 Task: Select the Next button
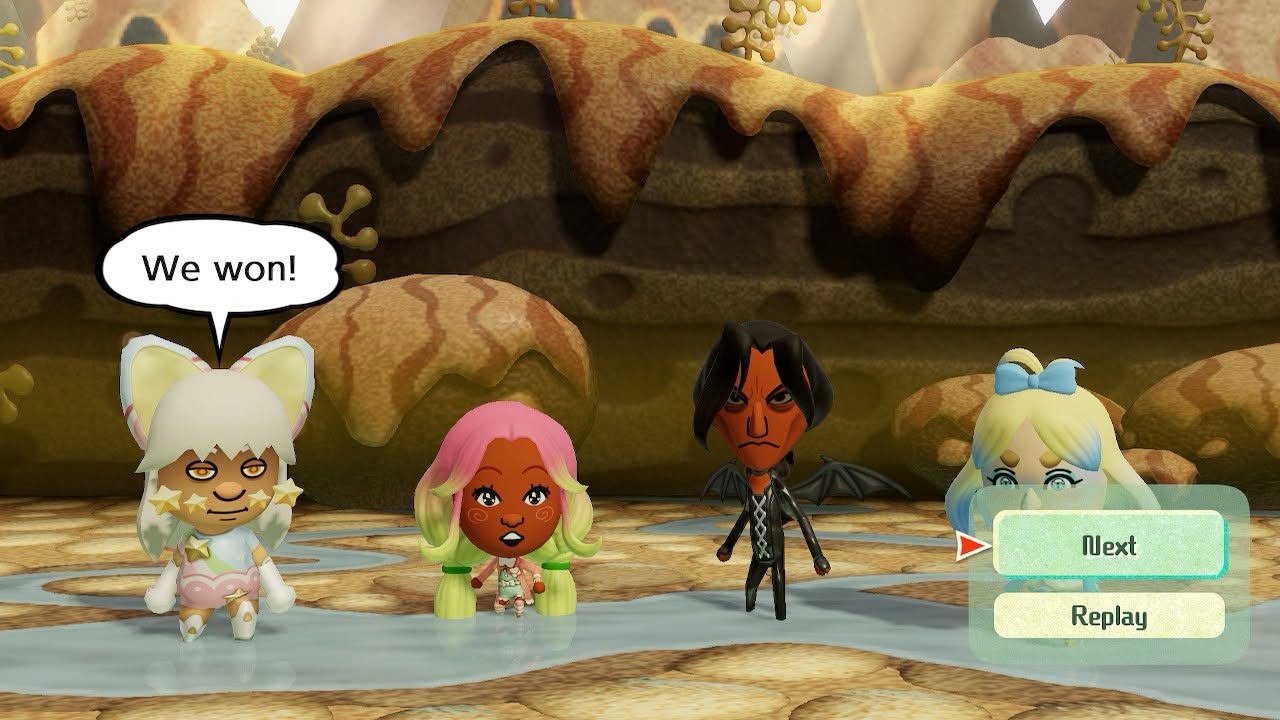pos(1109,545)
